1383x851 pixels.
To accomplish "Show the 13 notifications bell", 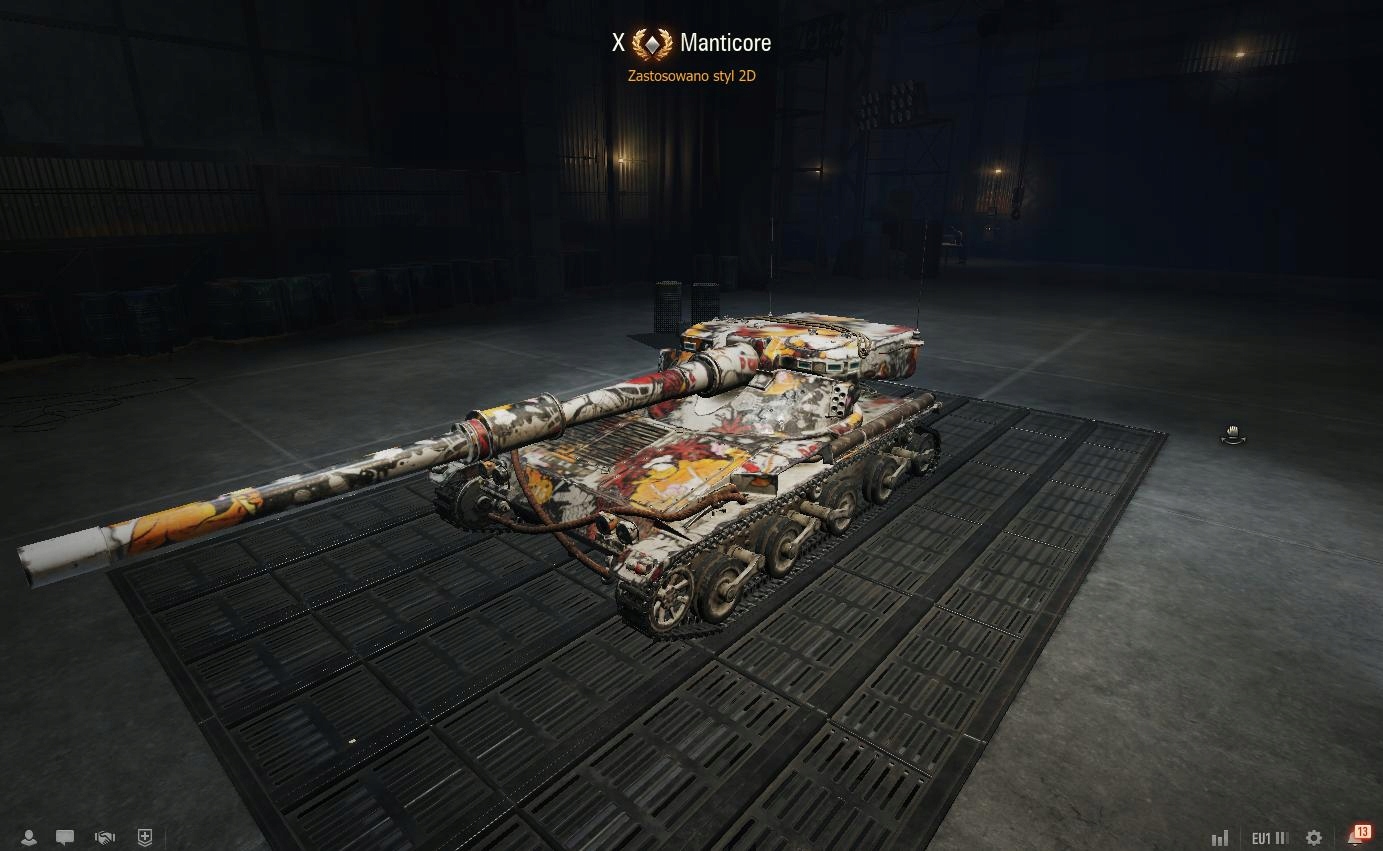I will (x=1357, y=836).
